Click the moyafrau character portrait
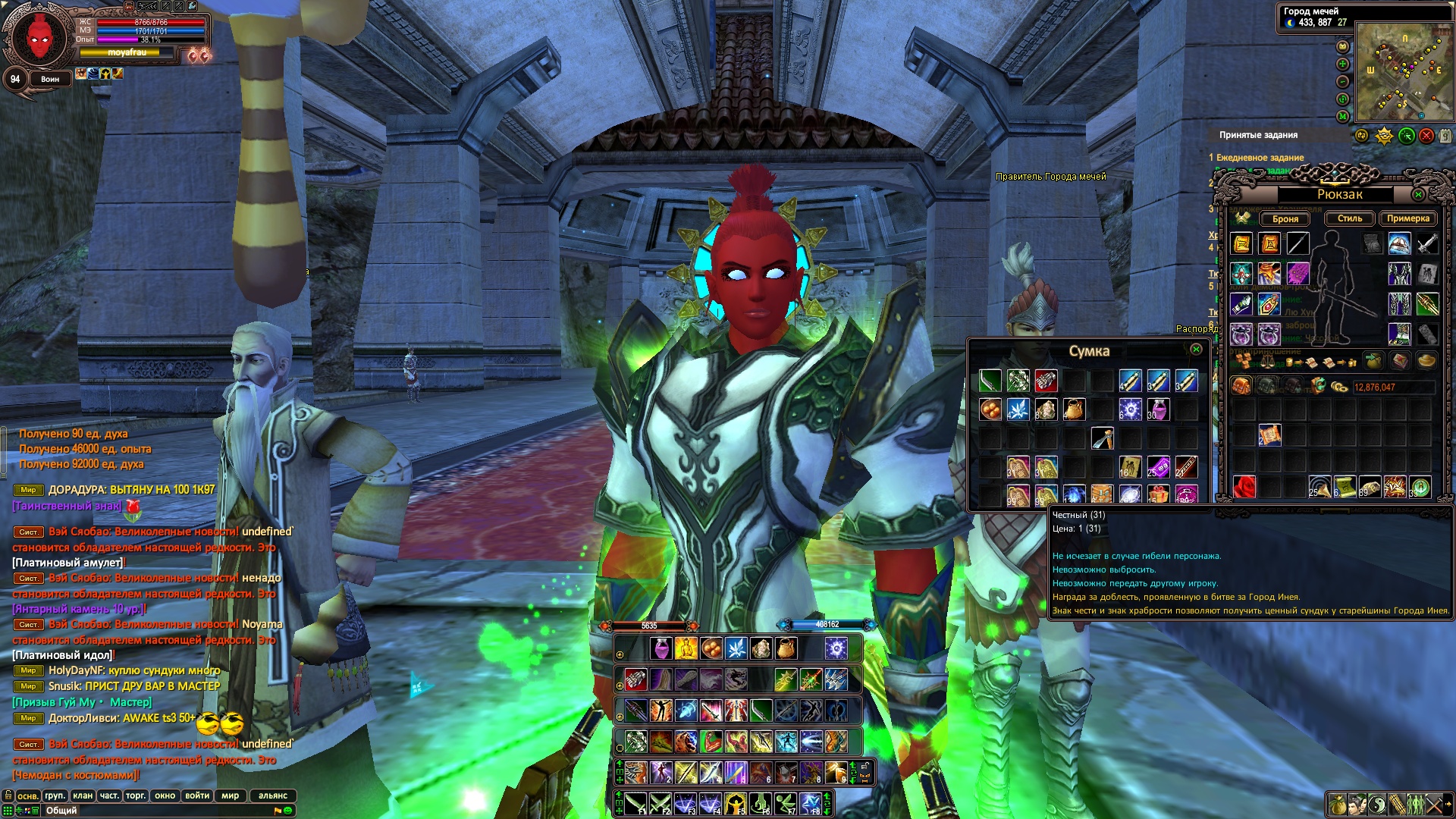1456x819 pixels. pyautogui.click(x=38, y=36)
